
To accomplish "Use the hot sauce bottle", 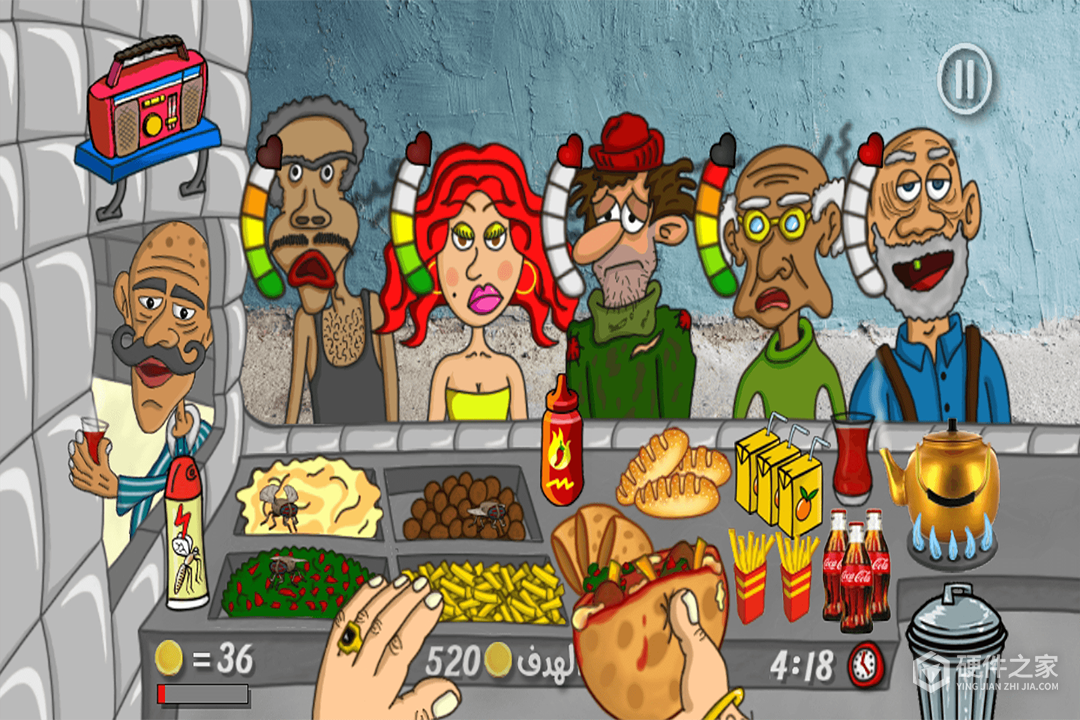I will [562, 445].
